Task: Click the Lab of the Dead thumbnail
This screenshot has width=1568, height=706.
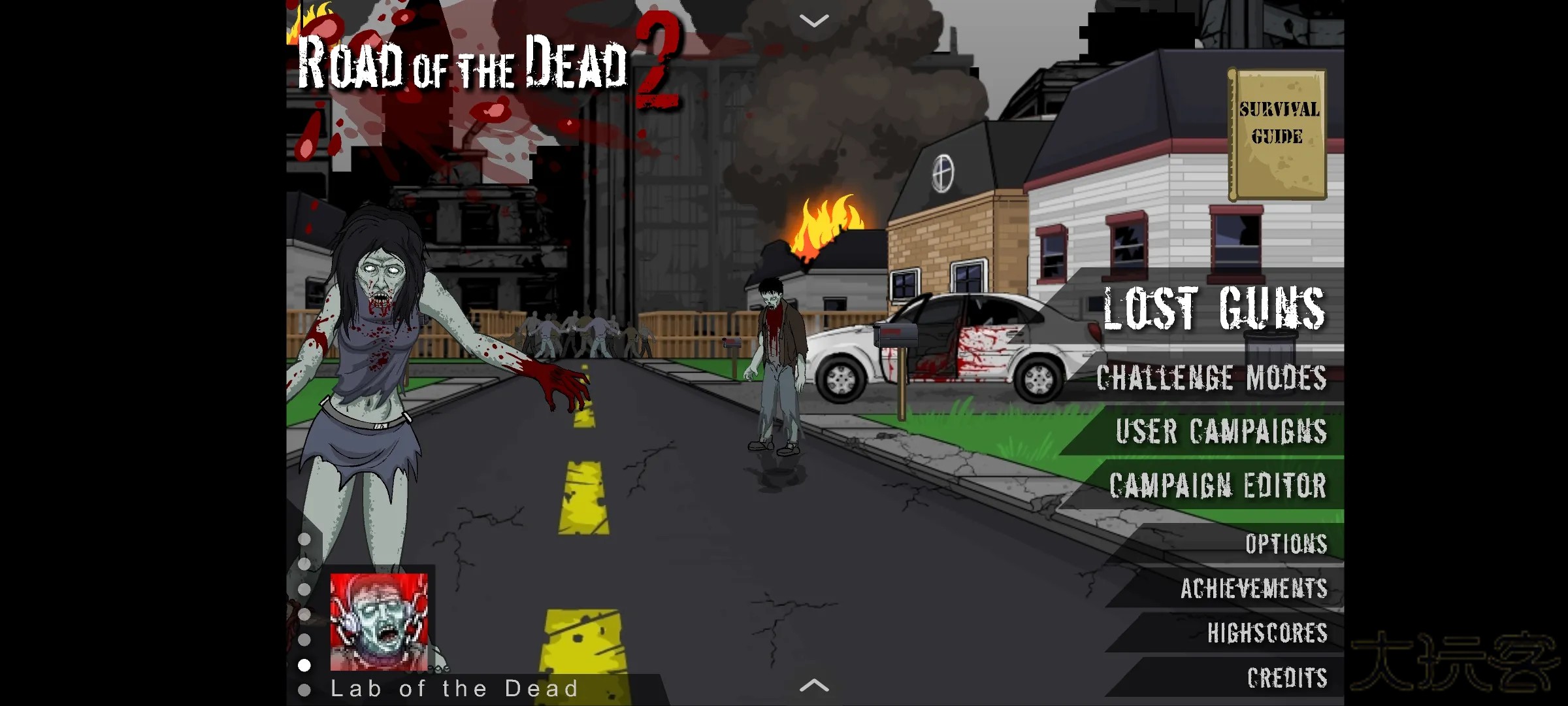Action: 379,622
